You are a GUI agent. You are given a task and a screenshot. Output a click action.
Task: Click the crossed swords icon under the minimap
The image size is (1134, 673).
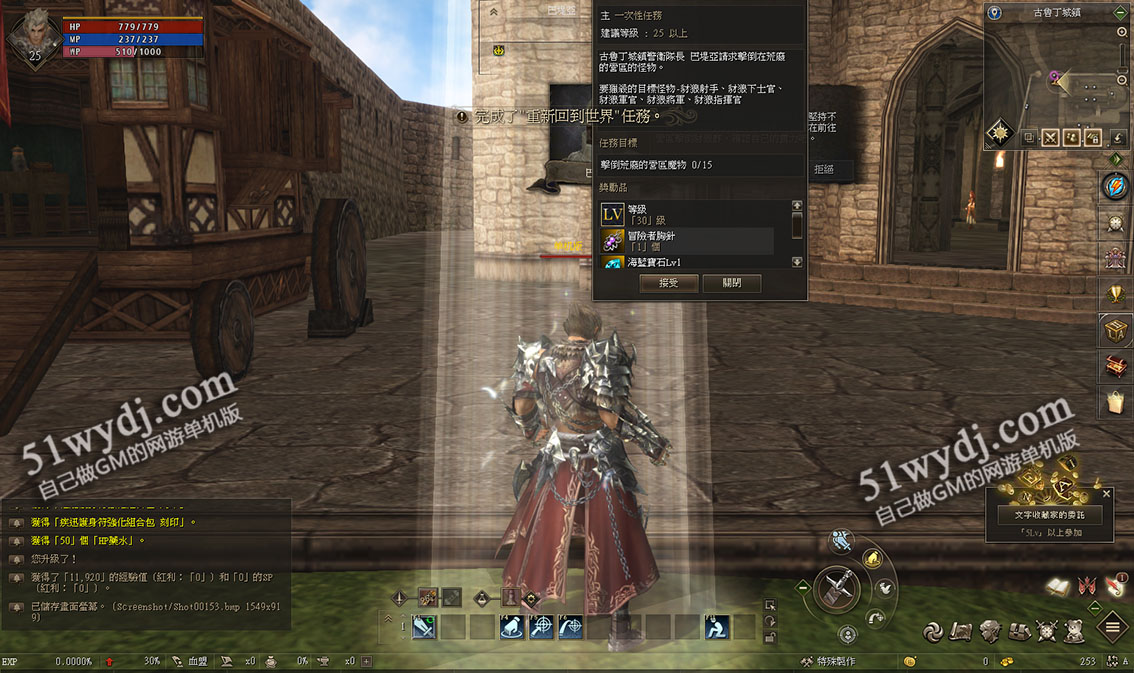[1050, 138]
